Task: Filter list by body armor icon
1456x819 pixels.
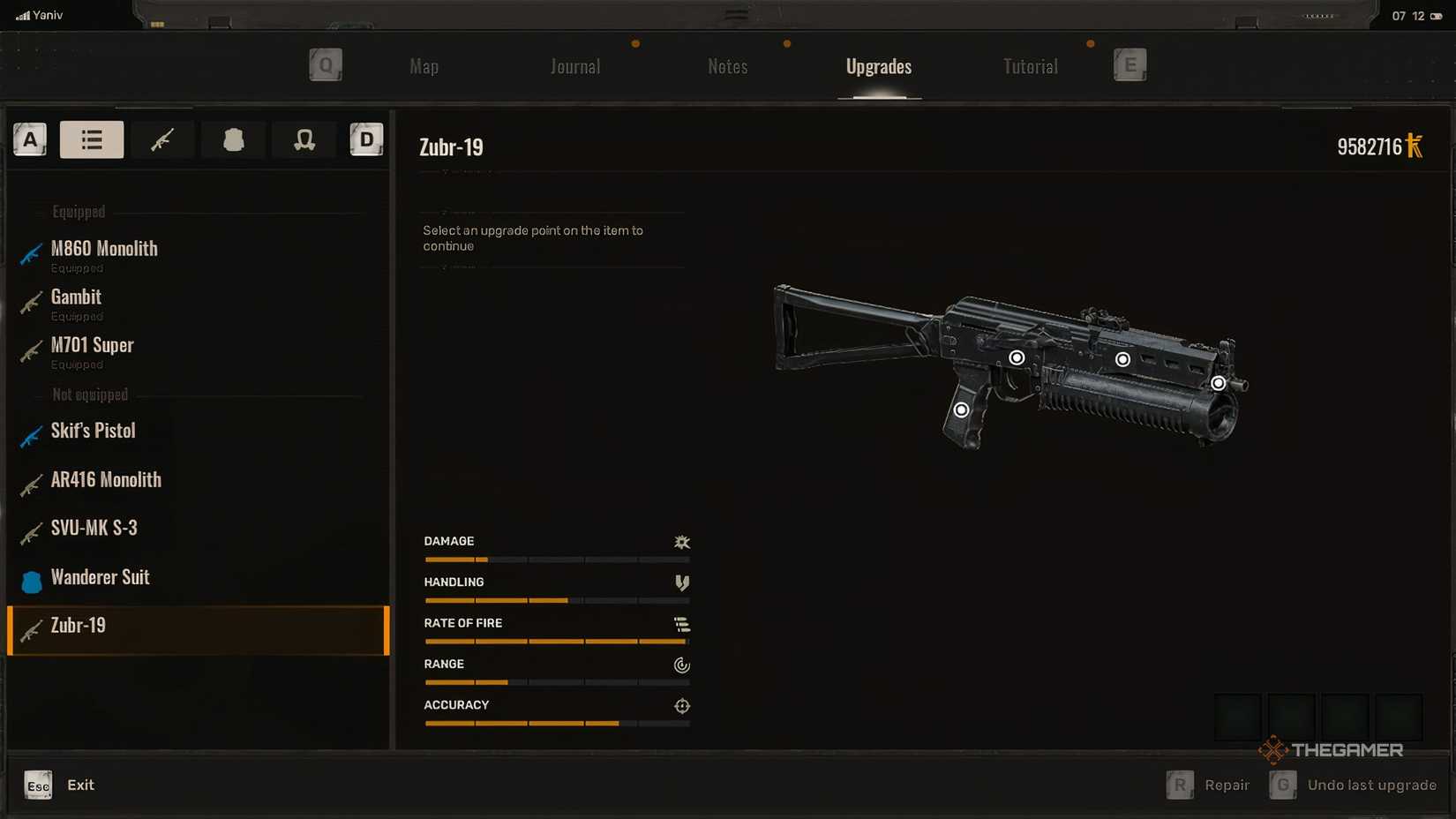Action: coord(233,139)
